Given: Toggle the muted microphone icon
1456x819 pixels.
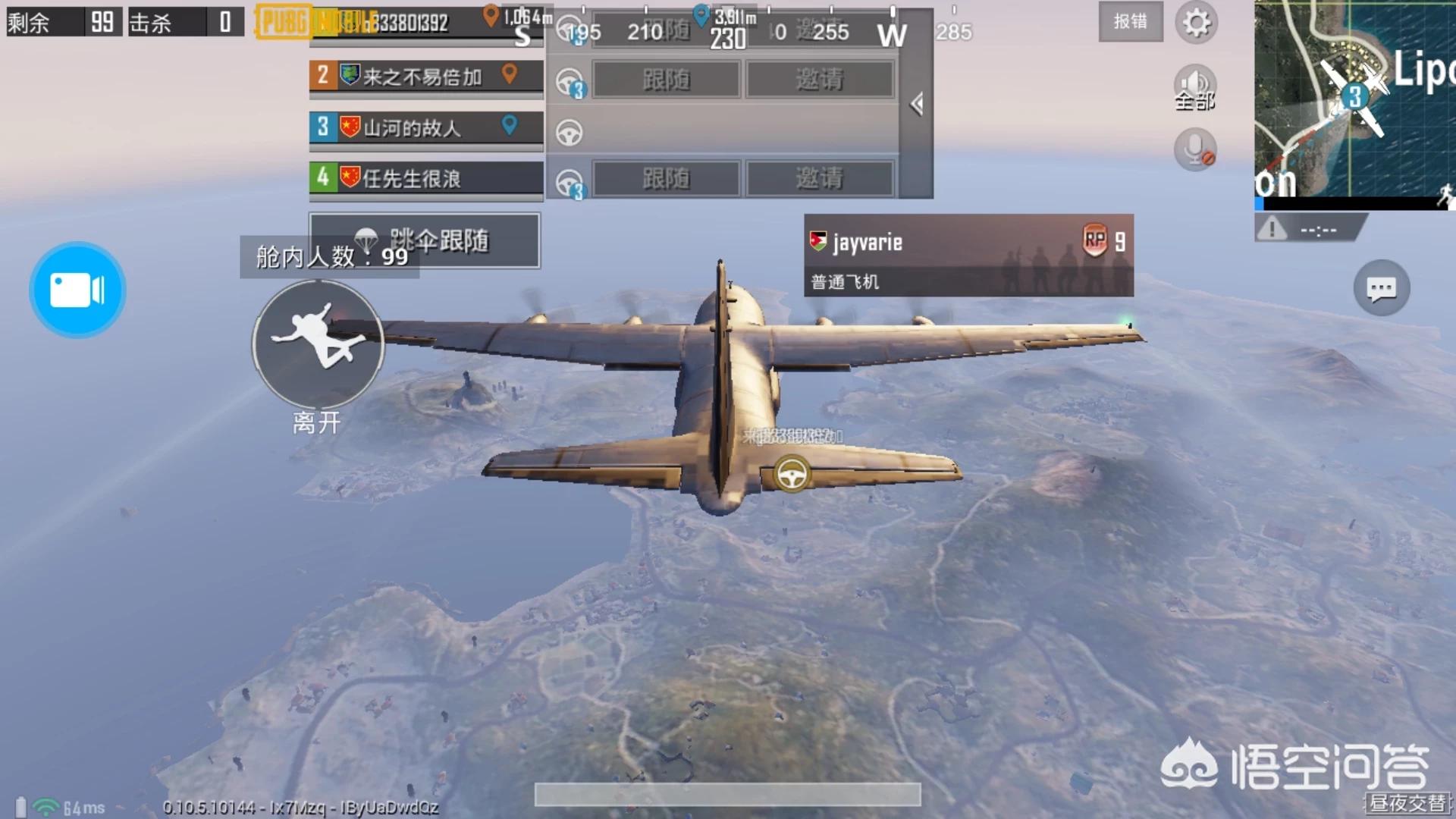Looking at the screenshot, I should (x=1195, y=149).
